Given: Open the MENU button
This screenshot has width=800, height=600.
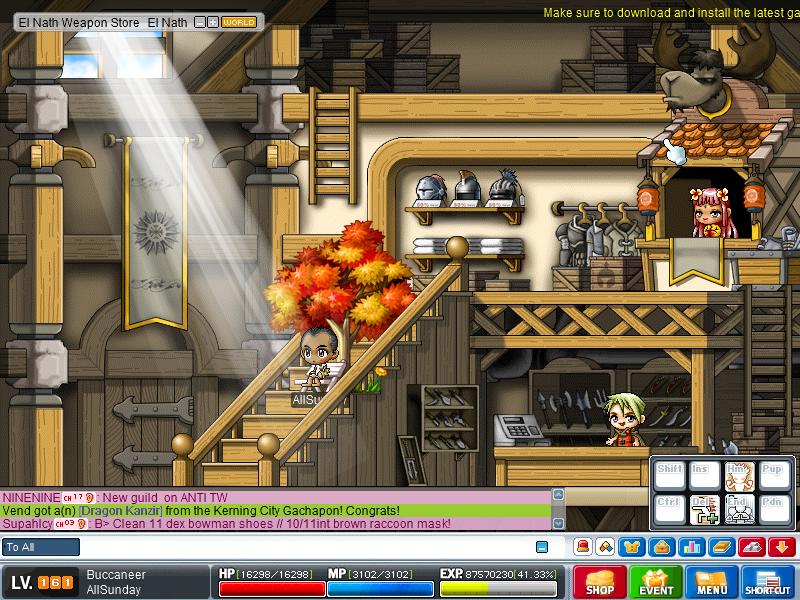Looking at the screenshot, I should 712,582.
